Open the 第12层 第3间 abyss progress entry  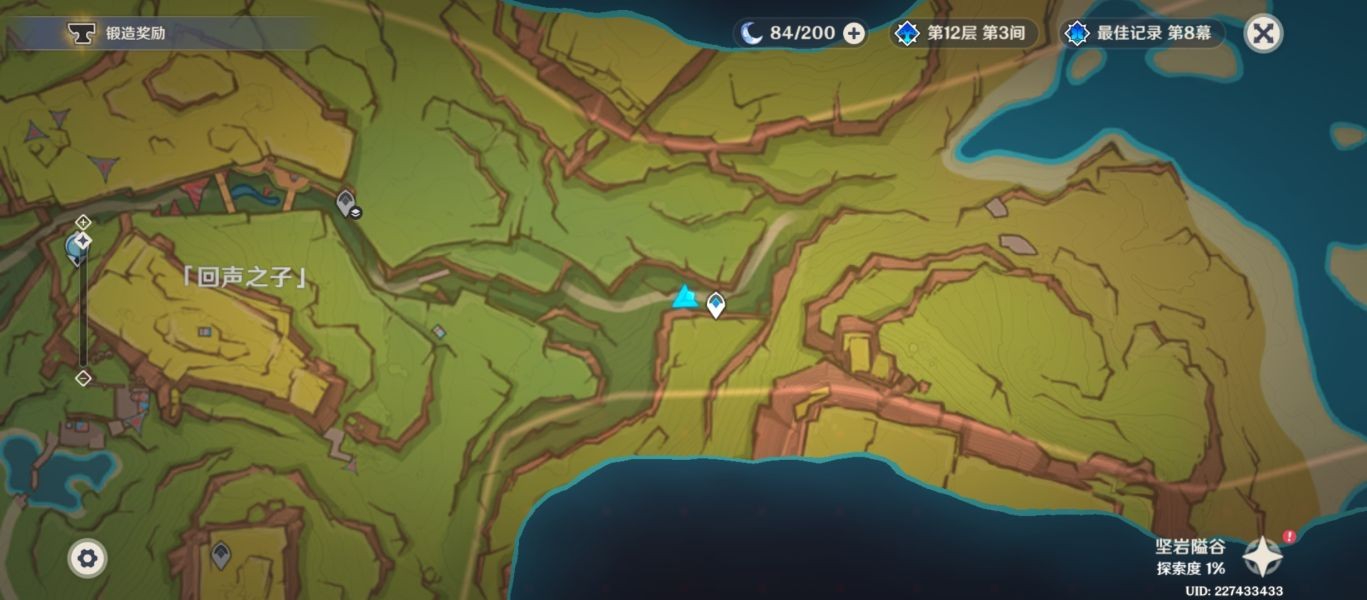tap(964, 33)
